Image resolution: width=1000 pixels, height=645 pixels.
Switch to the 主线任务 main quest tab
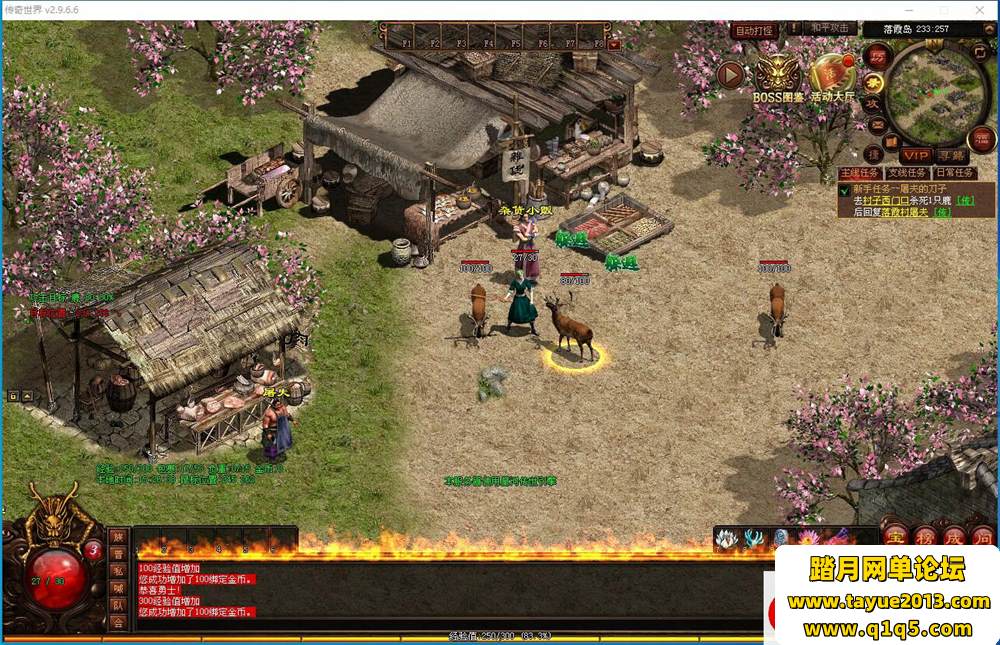pyautogui.click(x=859, y=173)
